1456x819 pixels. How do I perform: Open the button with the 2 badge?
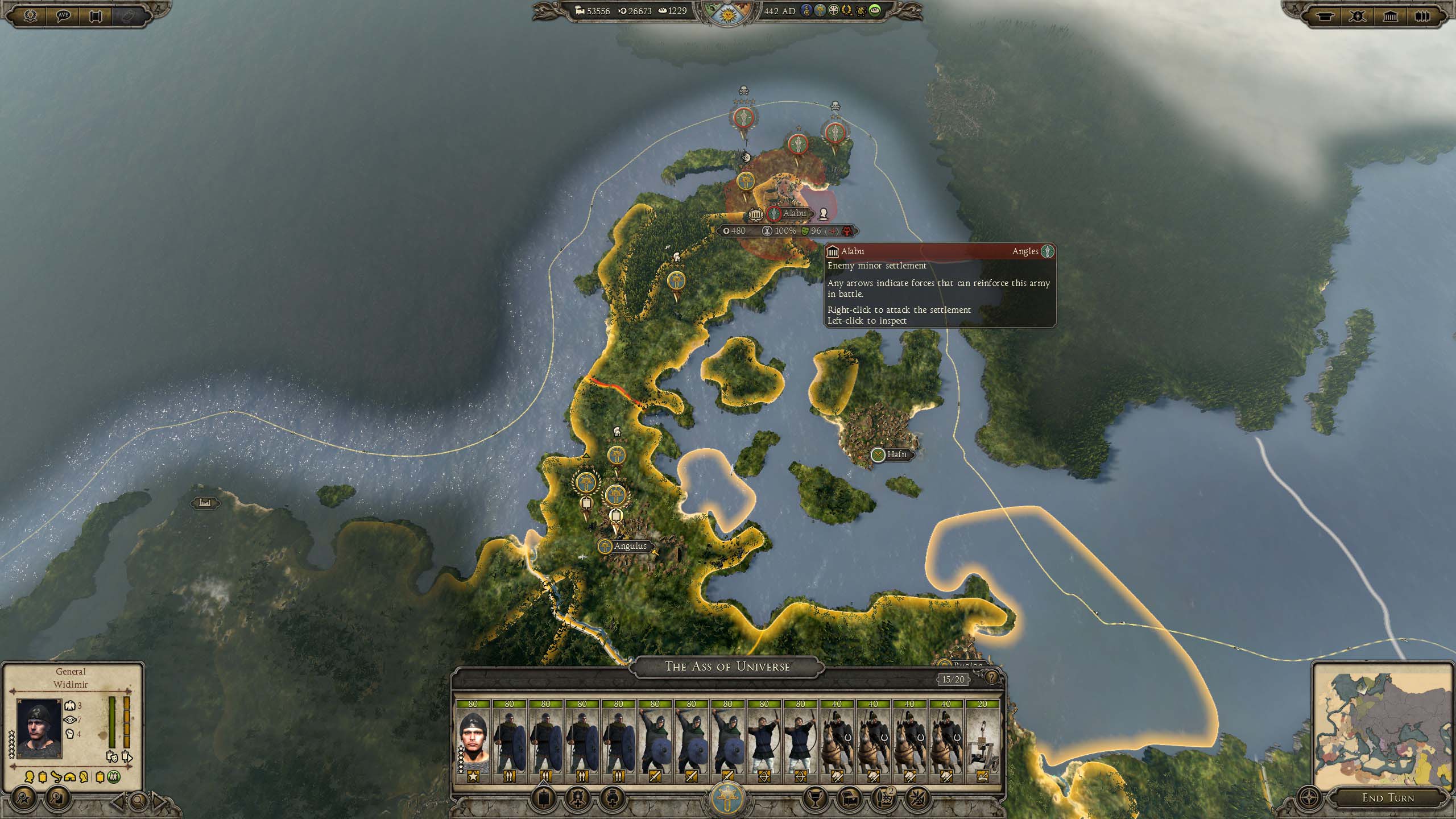883,799
